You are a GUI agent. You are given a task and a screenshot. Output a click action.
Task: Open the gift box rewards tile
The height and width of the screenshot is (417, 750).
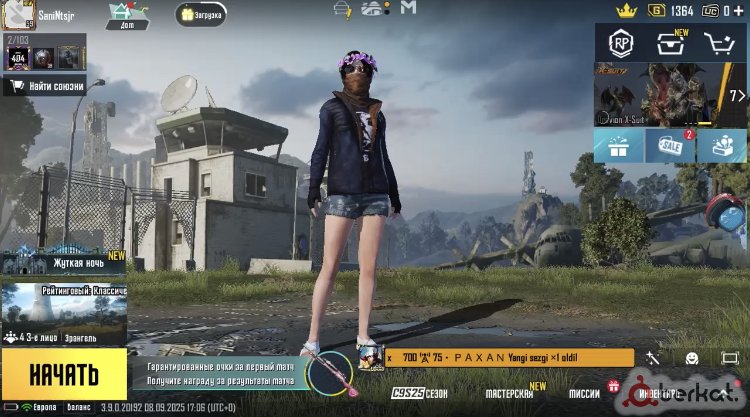point(620,146)
